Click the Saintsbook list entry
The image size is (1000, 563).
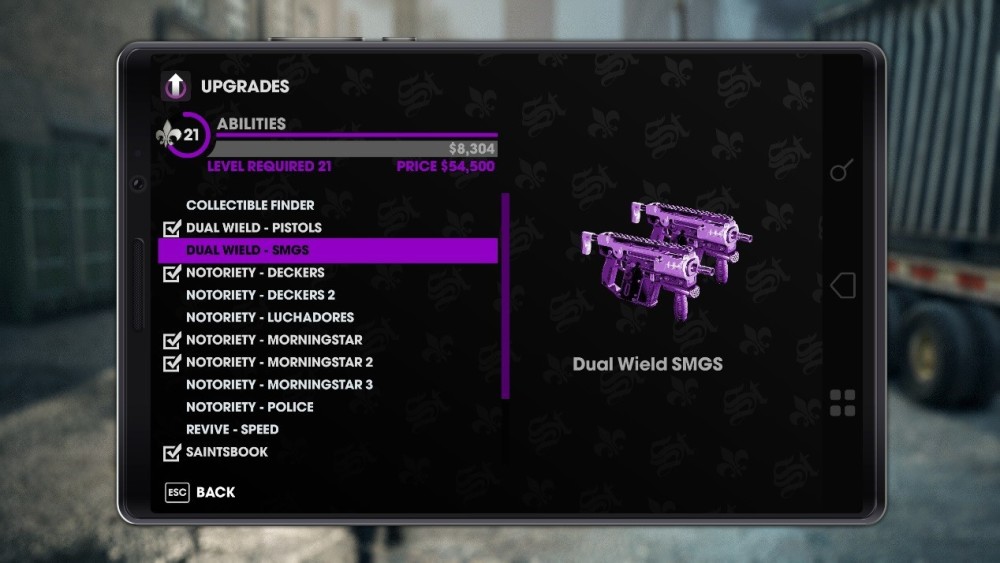[x=227, y=452]
